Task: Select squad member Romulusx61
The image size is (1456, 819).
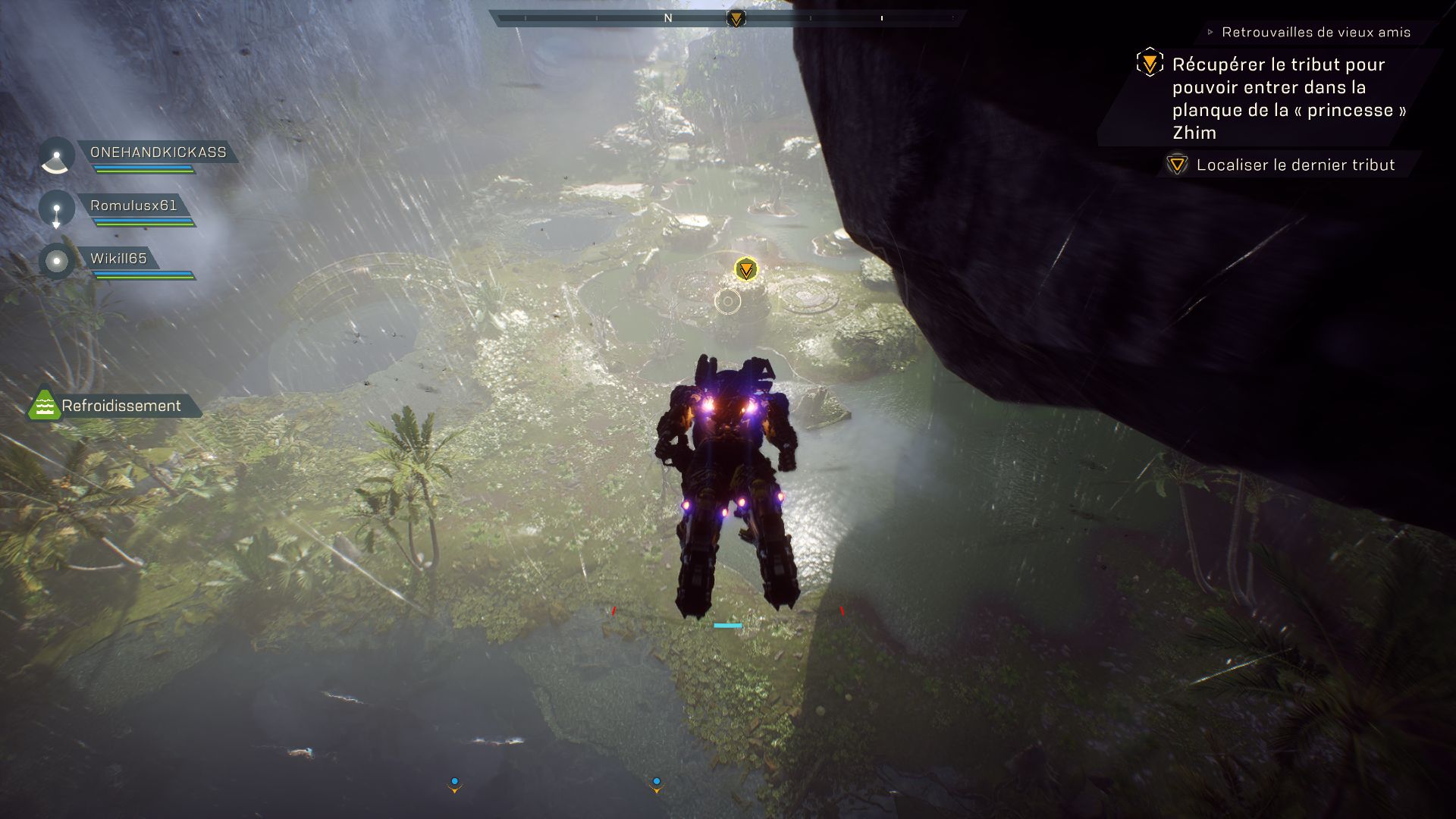Action: (133, 206)
